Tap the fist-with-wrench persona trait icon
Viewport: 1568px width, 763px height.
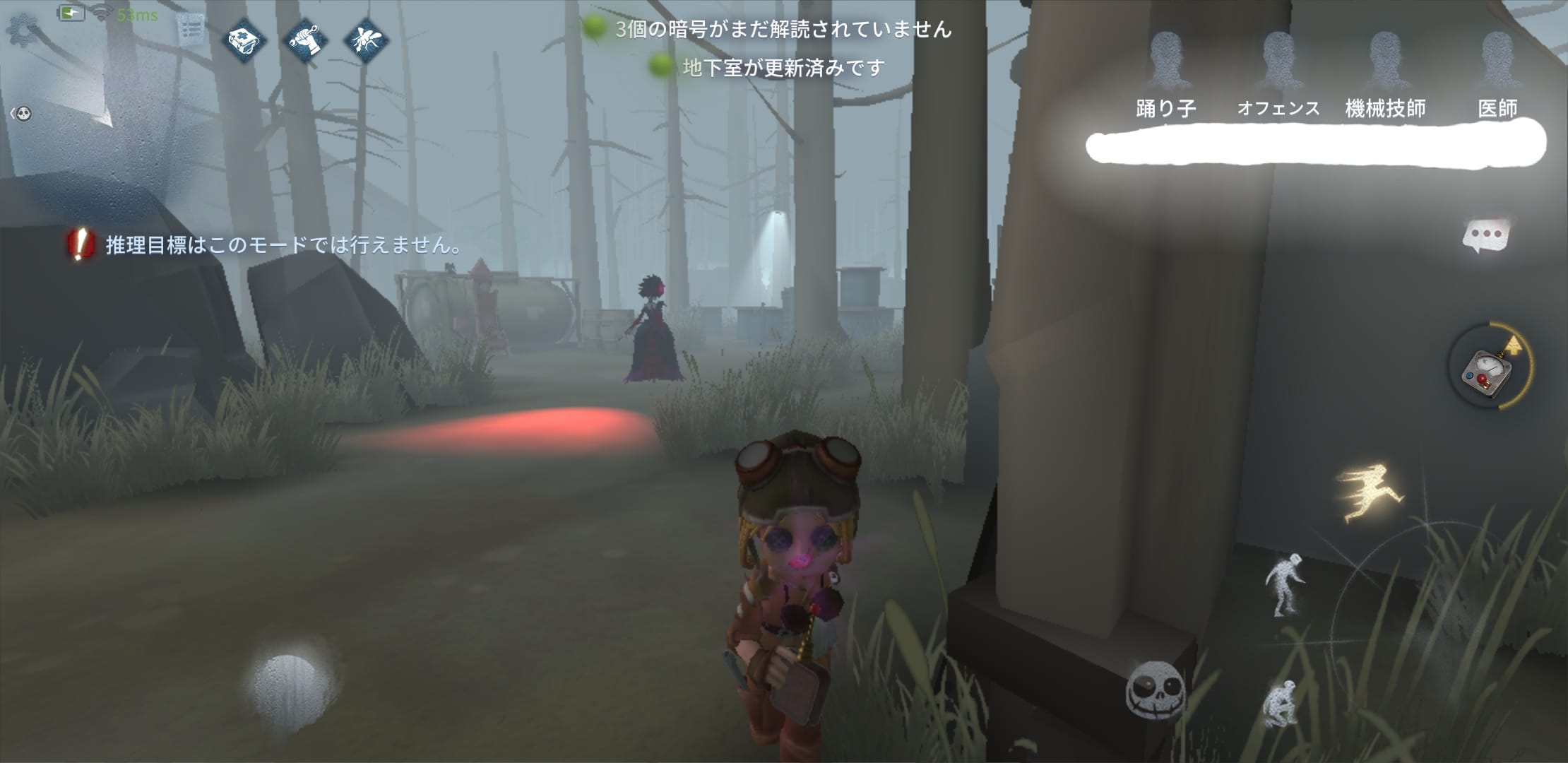point(305,40)
